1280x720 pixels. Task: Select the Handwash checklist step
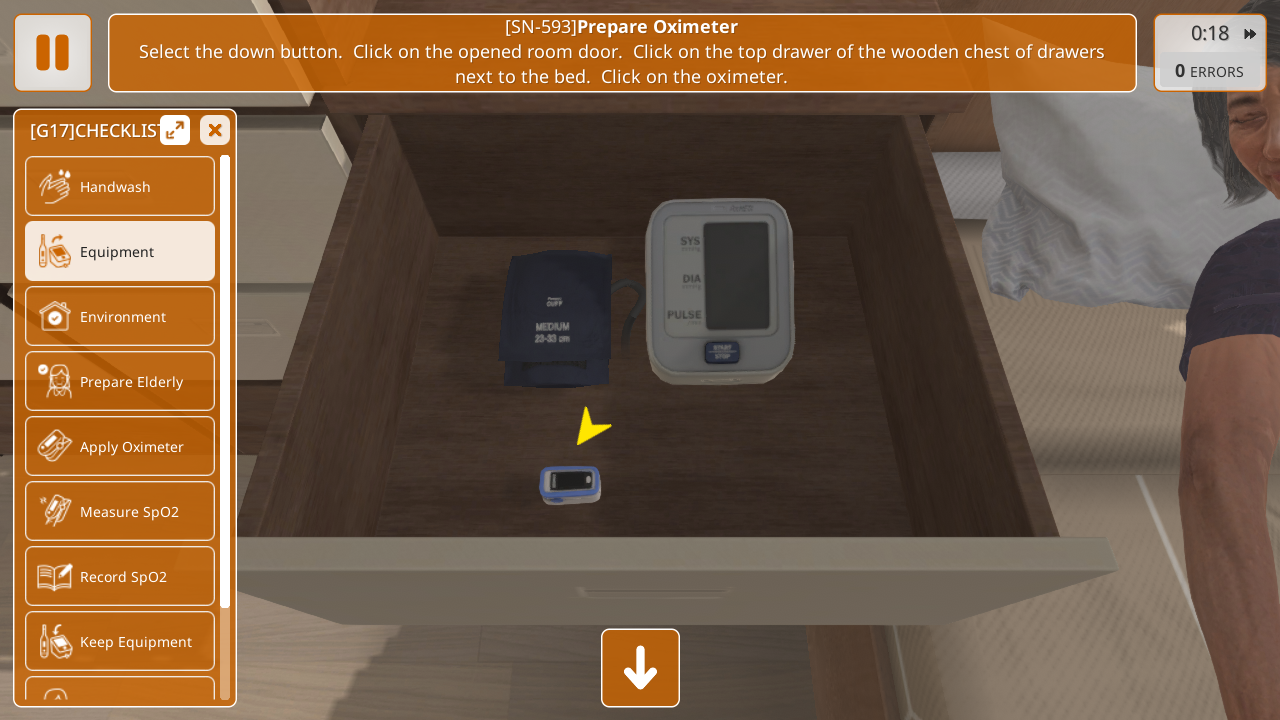pos(120,187)
